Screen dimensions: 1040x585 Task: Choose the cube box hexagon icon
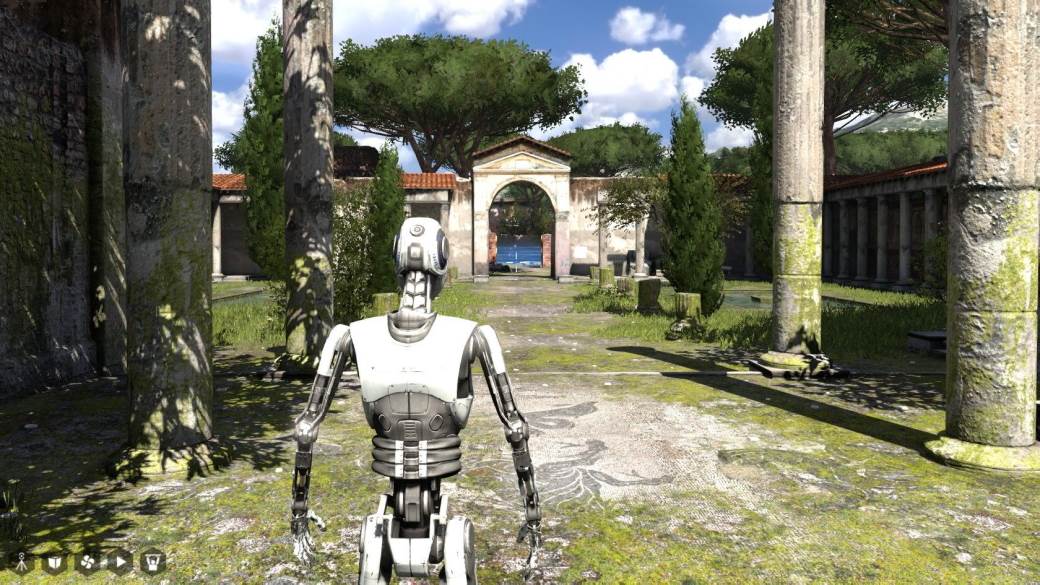click(55, 561)
